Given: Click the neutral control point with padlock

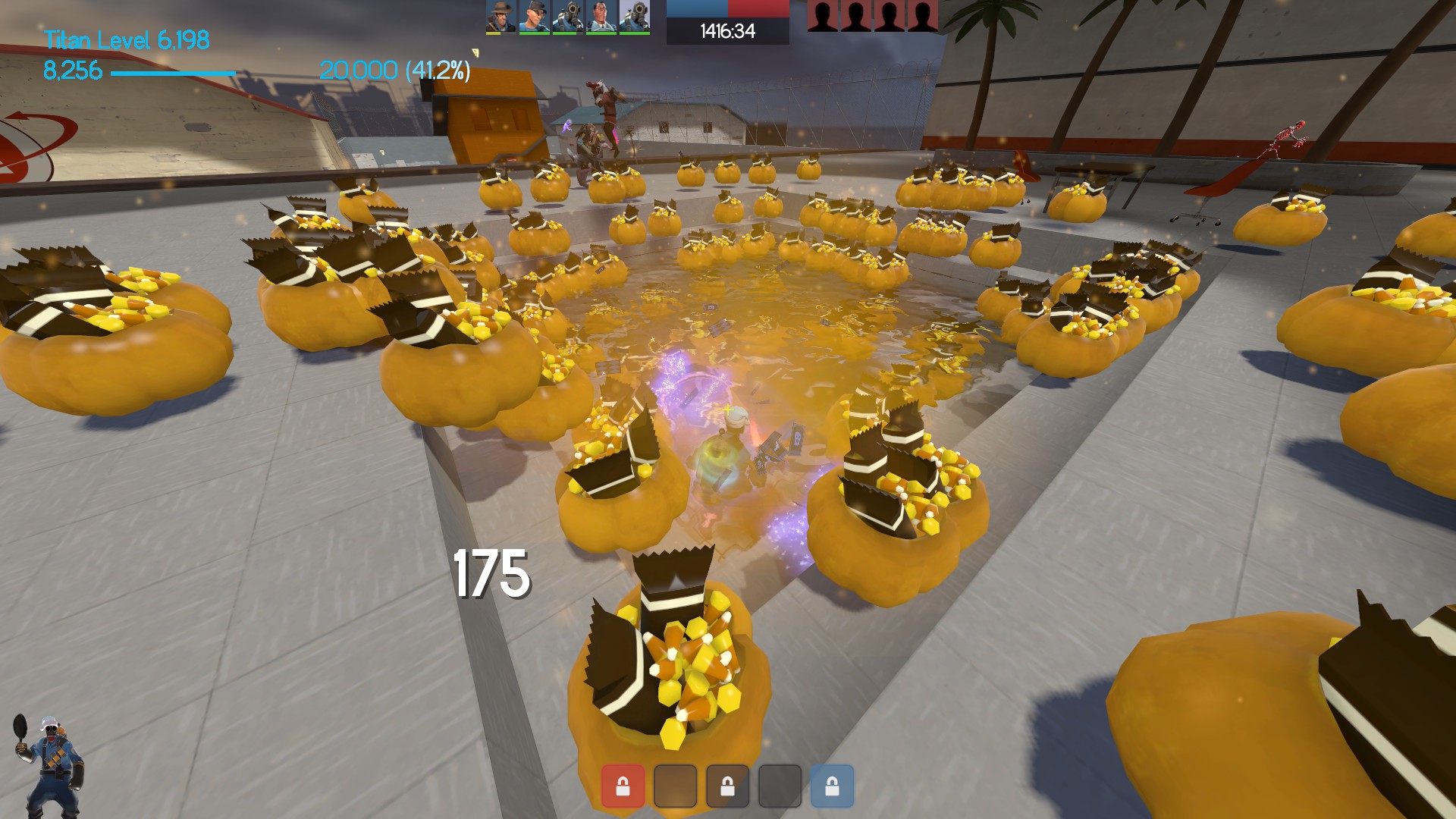Looking at the screenshot, I should tap(727, 786).
